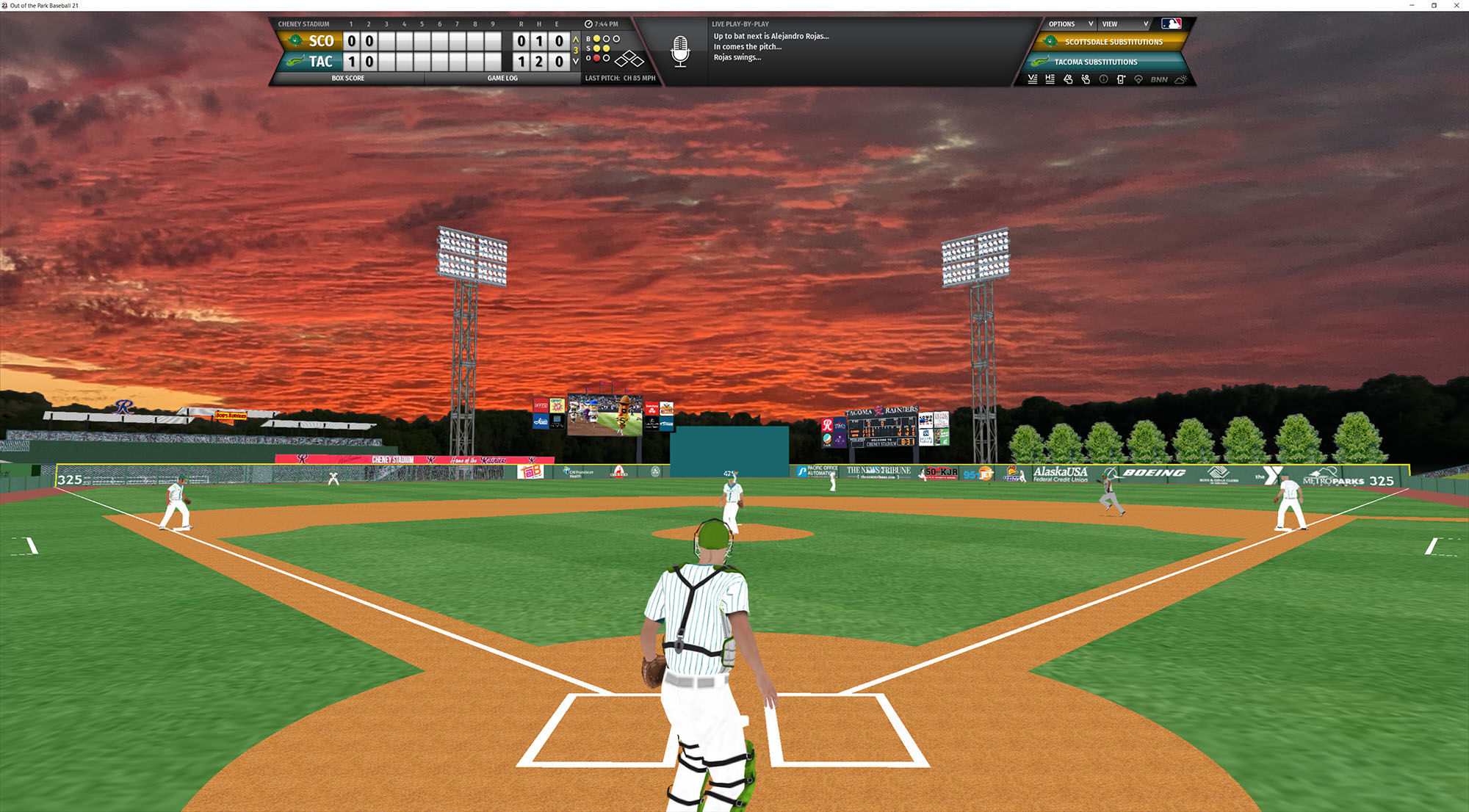Open the ballpark field diagram icon
Image resolution: width=1469 pixels, height=812 pixels.
tap(1138, 79)
